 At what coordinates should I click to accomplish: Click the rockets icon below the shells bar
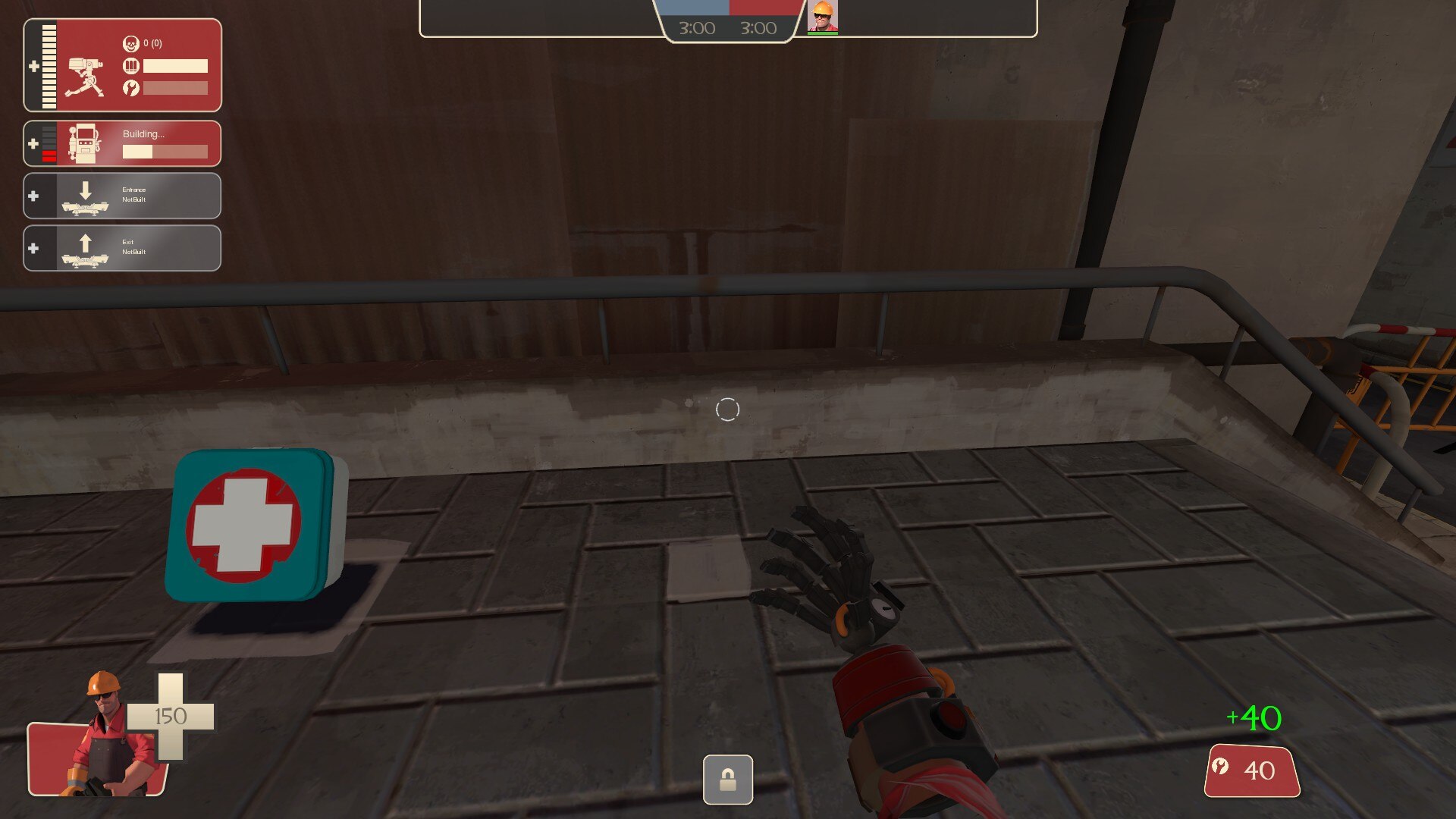pos(132,87)
